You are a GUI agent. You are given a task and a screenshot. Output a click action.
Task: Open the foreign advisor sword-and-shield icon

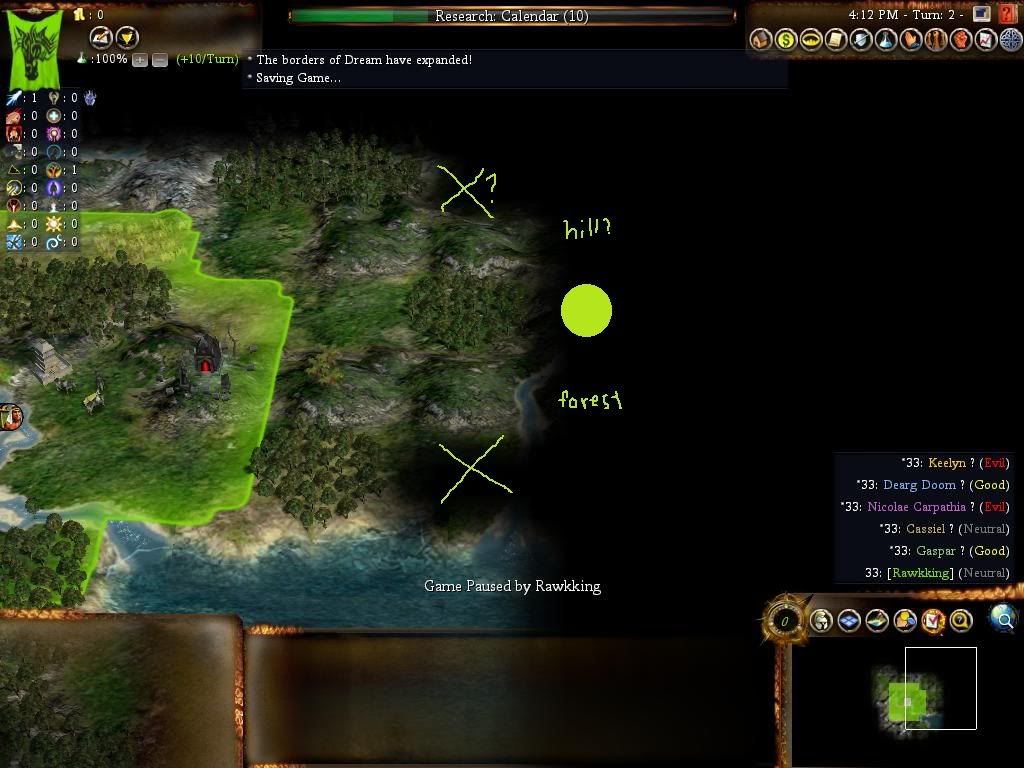861,40
